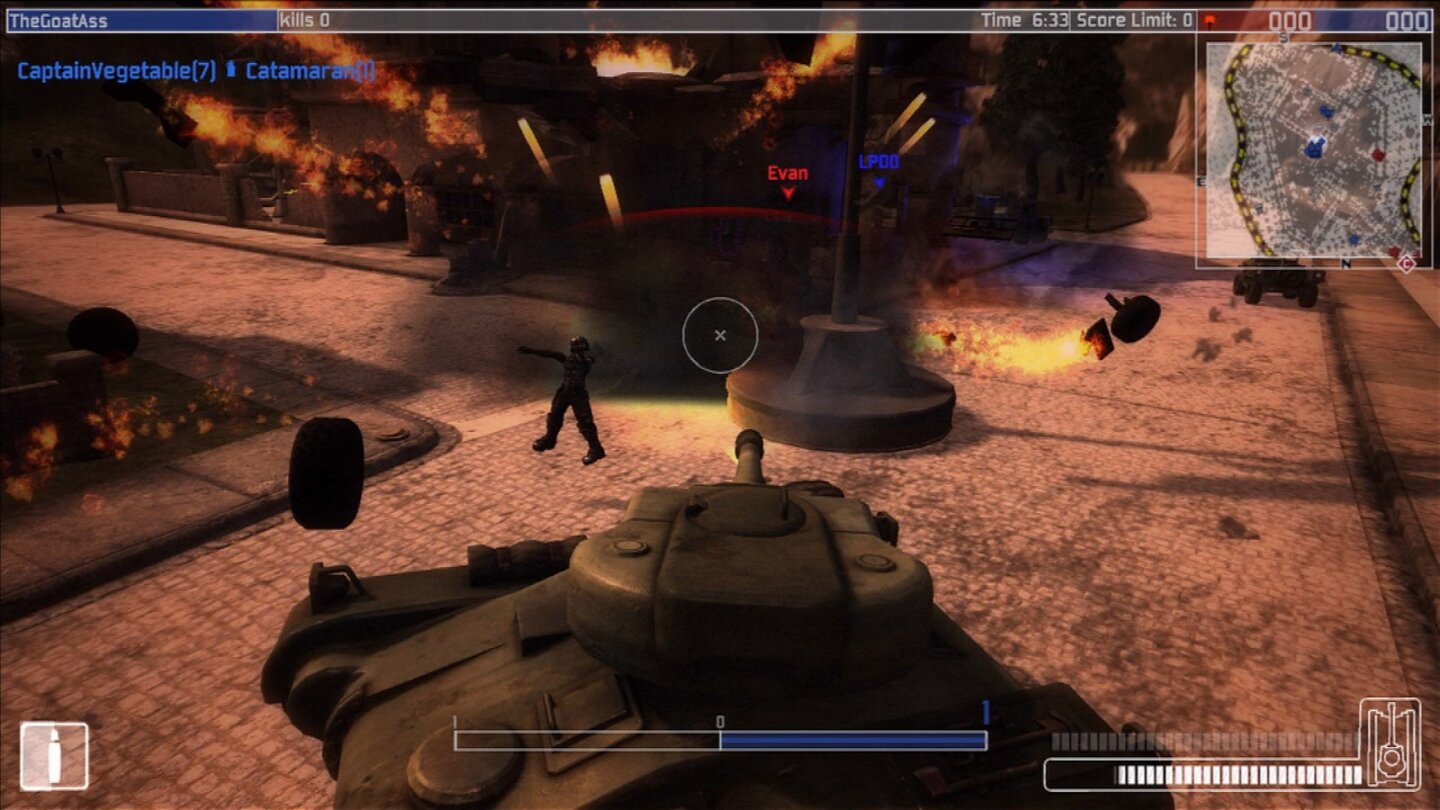Click a blue vehicle icon on the minimap

[1325, 110]
